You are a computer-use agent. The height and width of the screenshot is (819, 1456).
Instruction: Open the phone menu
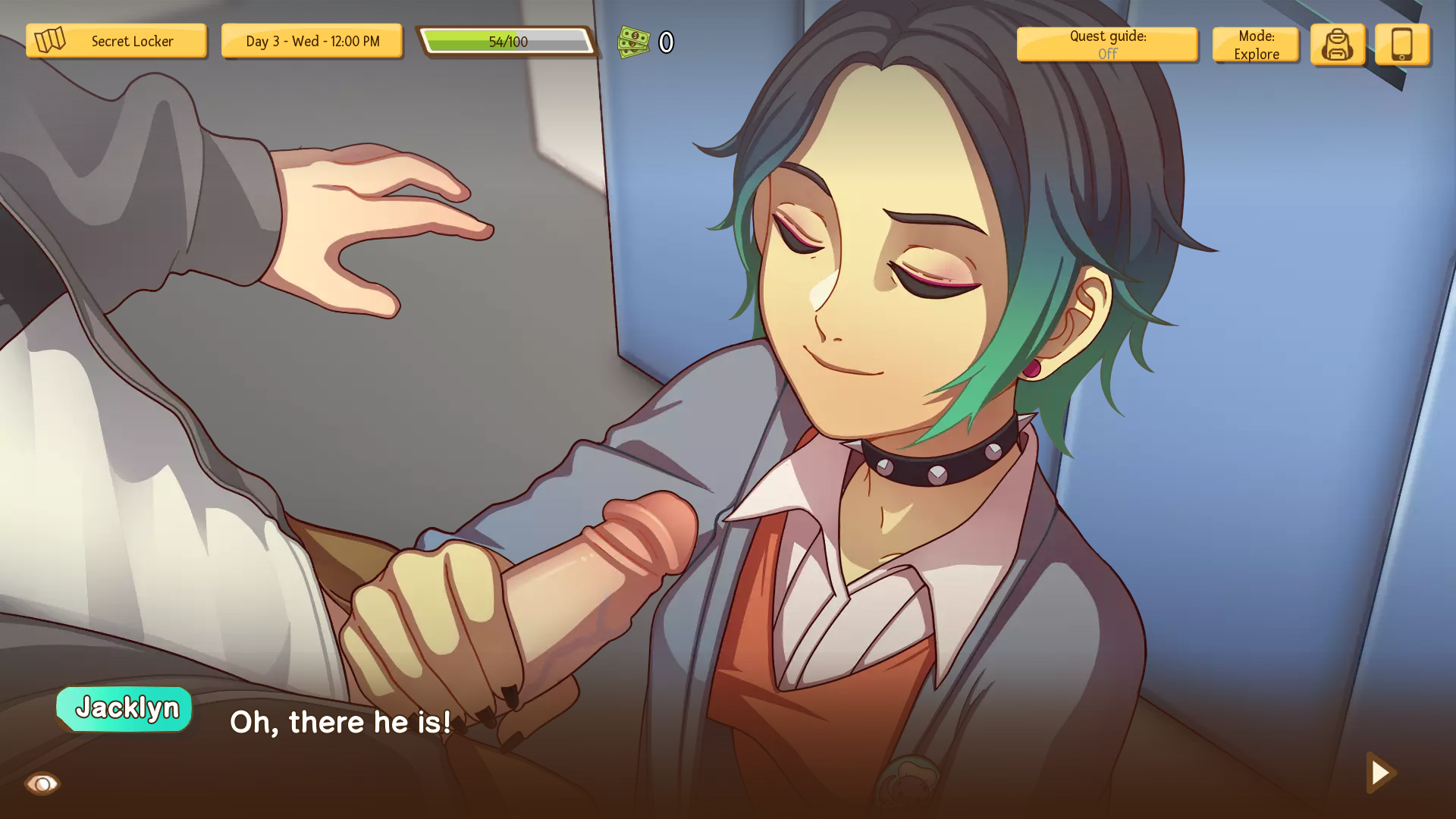[x=1402, y=45]
